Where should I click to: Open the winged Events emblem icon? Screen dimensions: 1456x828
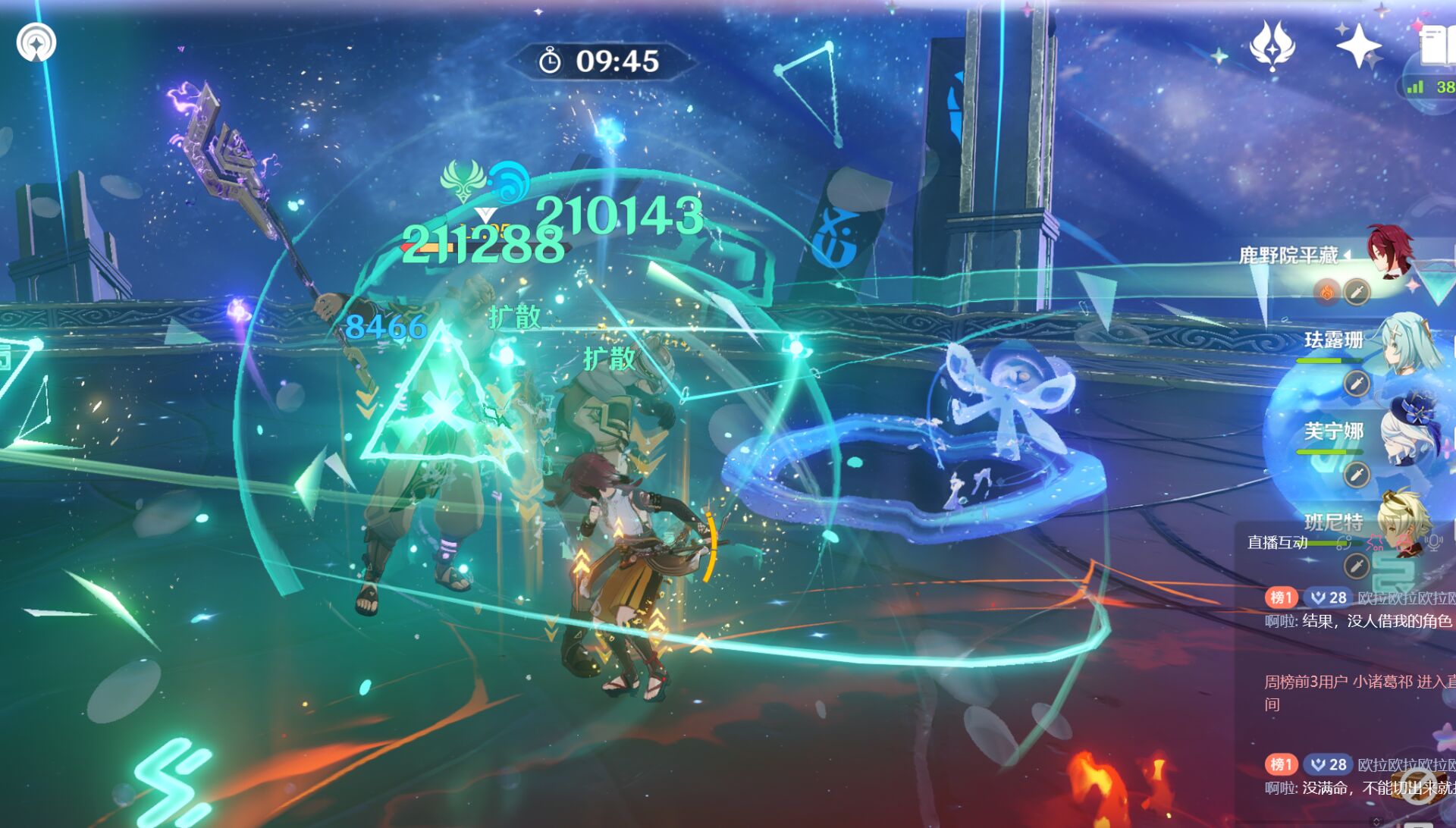pyautogui.click(x=1272, y=45)
